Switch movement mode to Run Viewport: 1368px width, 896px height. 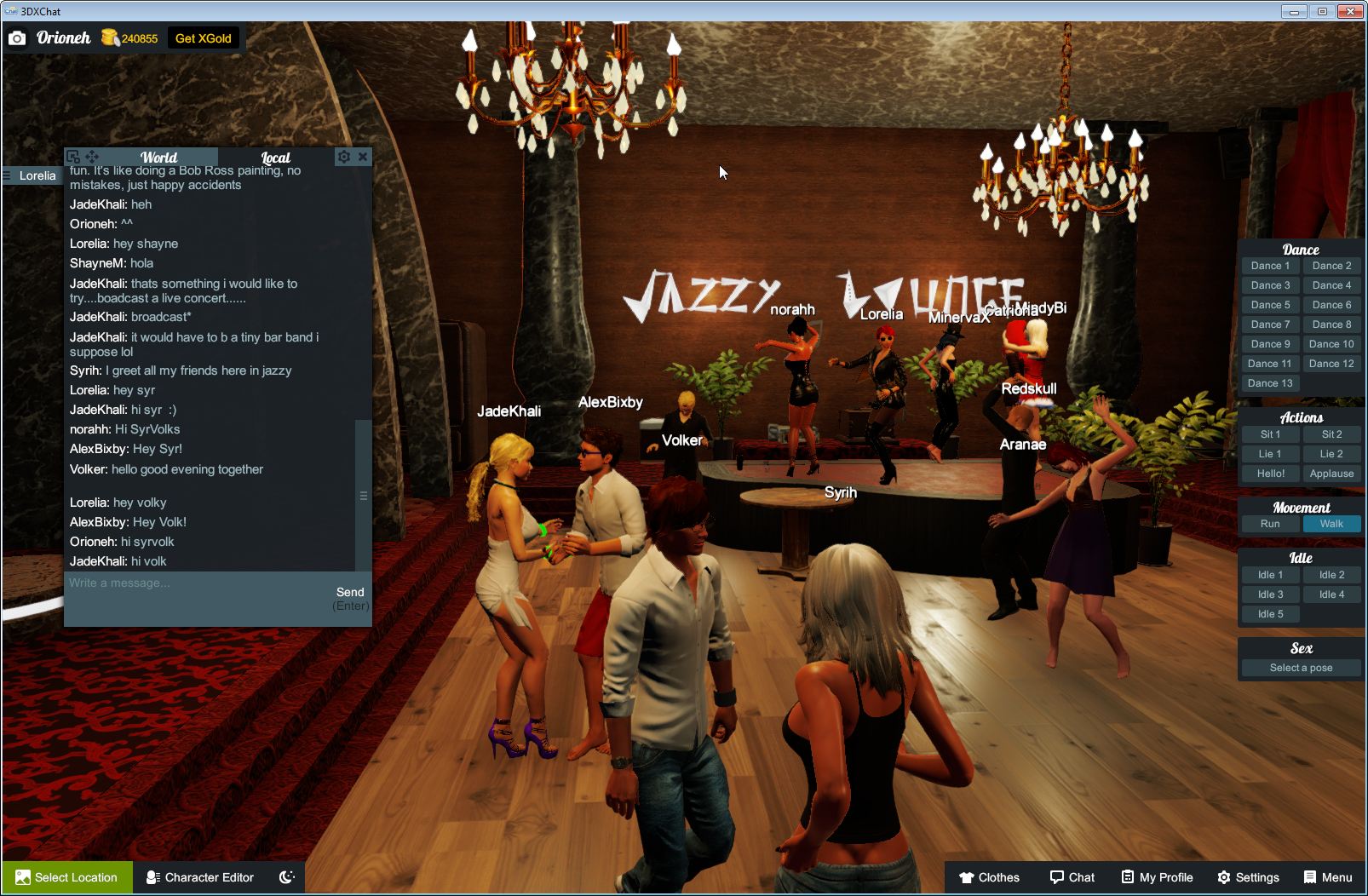coord(1270,524)
